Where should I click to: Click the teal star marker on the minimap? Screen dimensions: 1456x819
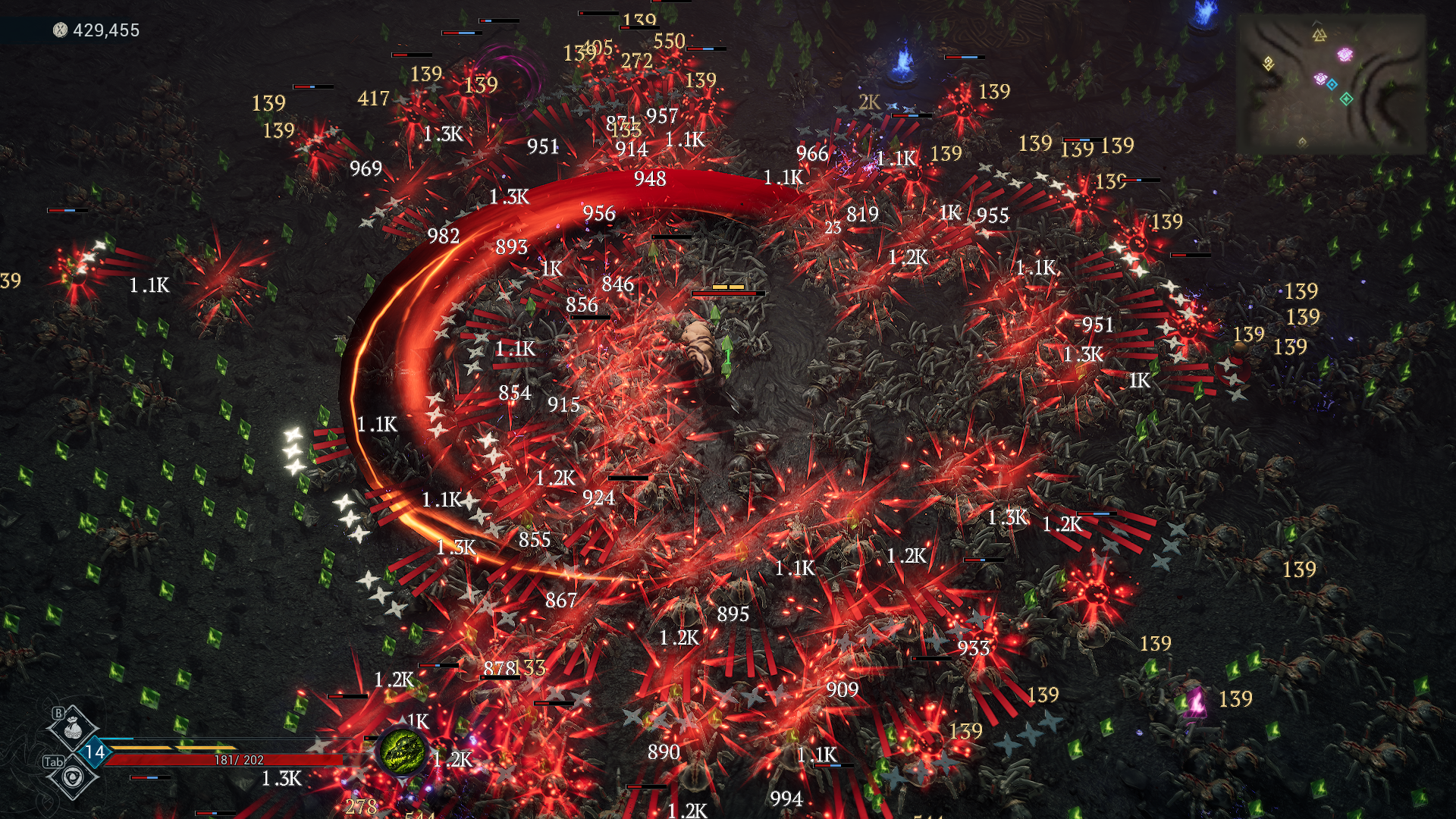click(1347, 99)
